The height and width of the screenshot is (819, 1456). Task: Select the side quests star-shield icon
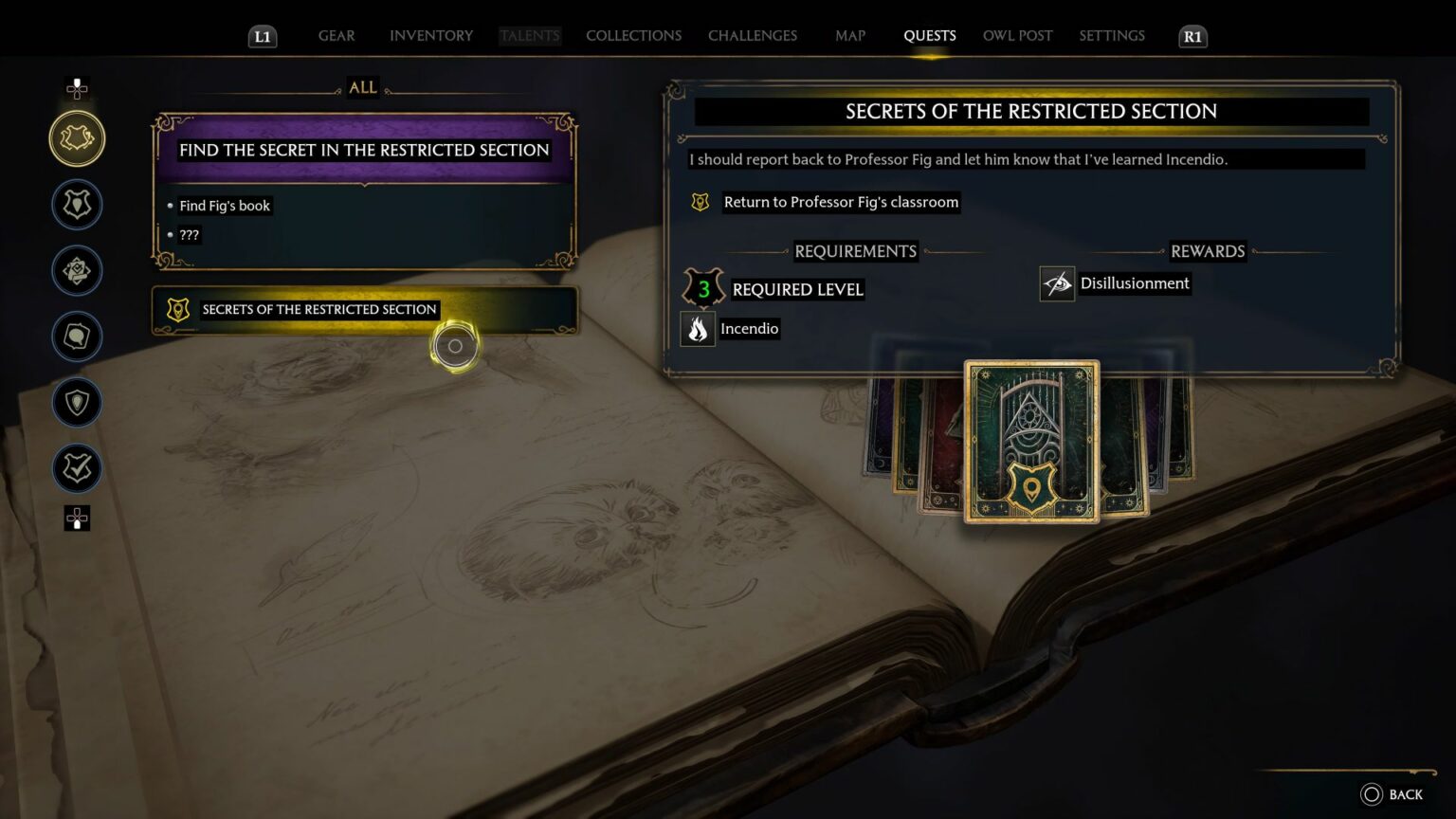pyautogui.click(x=77, y=270)
